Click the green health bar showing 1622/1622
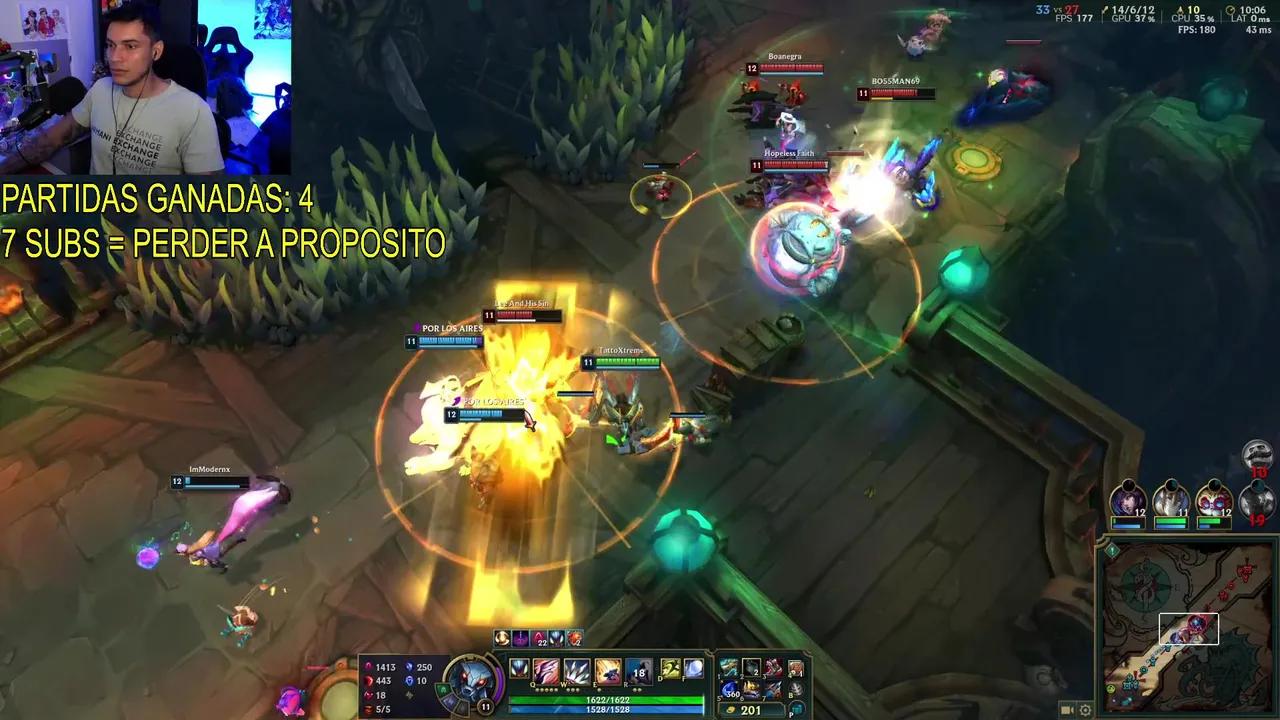The height and width of the screenshot is (720, 1280). 608,700
